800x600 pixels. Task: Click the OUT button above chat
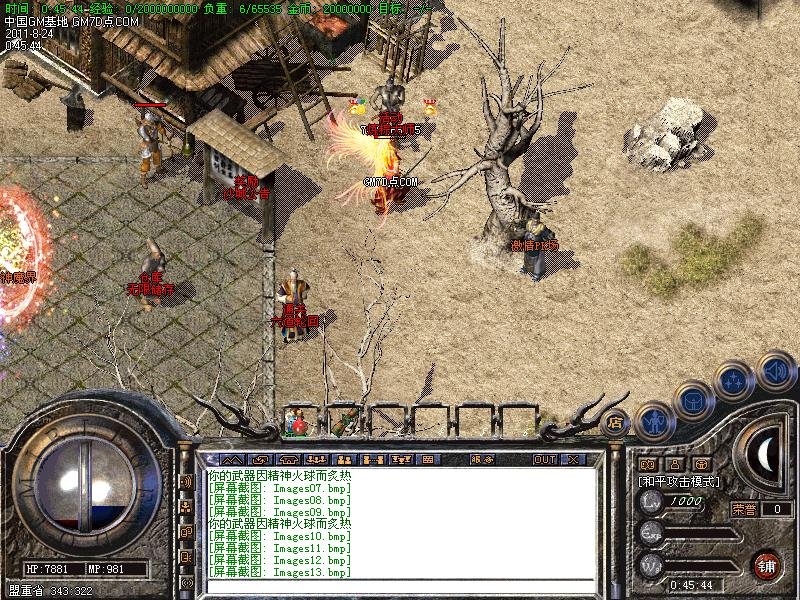(544, 459)
